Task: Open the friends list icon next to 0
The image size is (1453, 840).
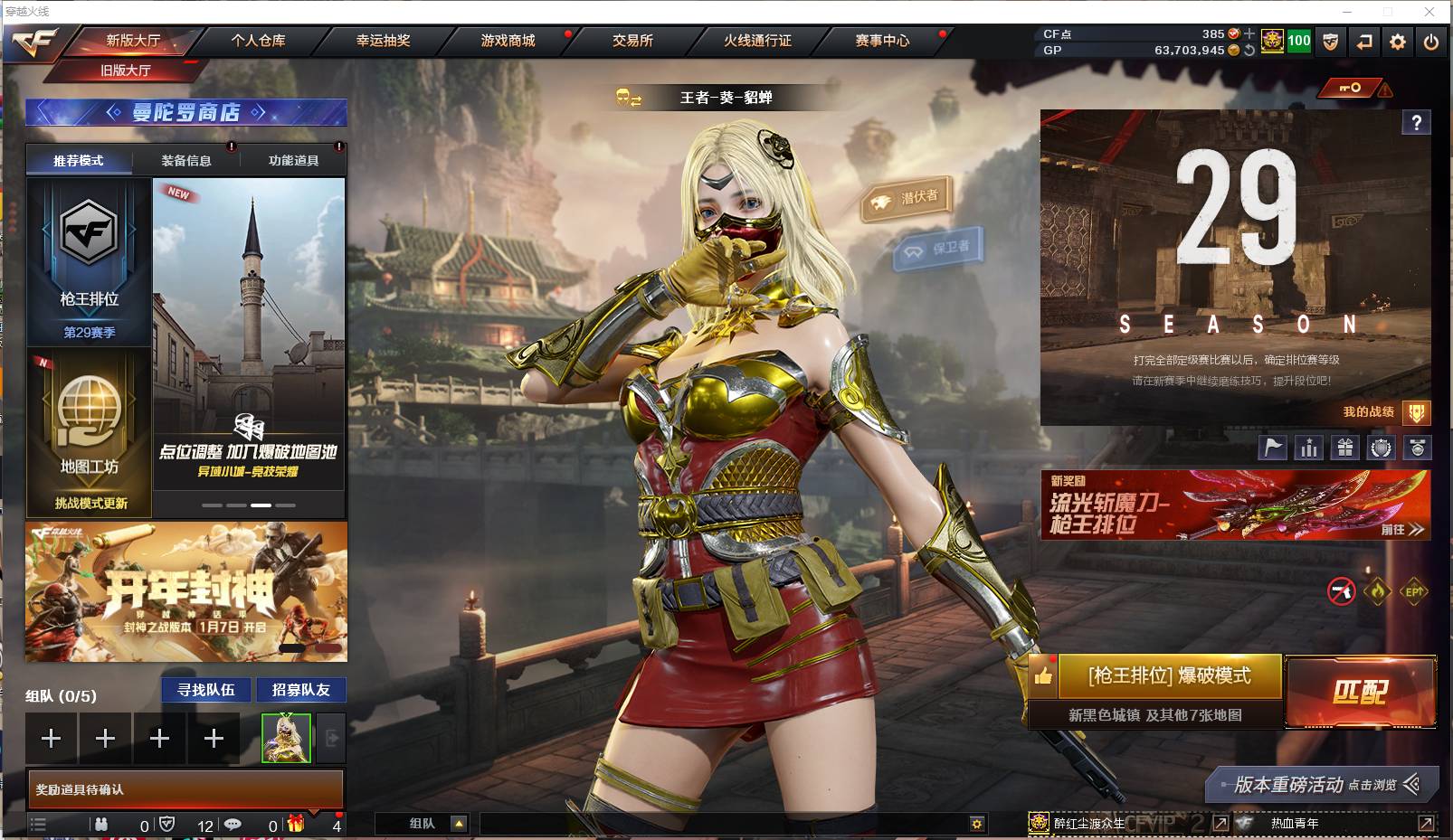Action: point(100,824)
